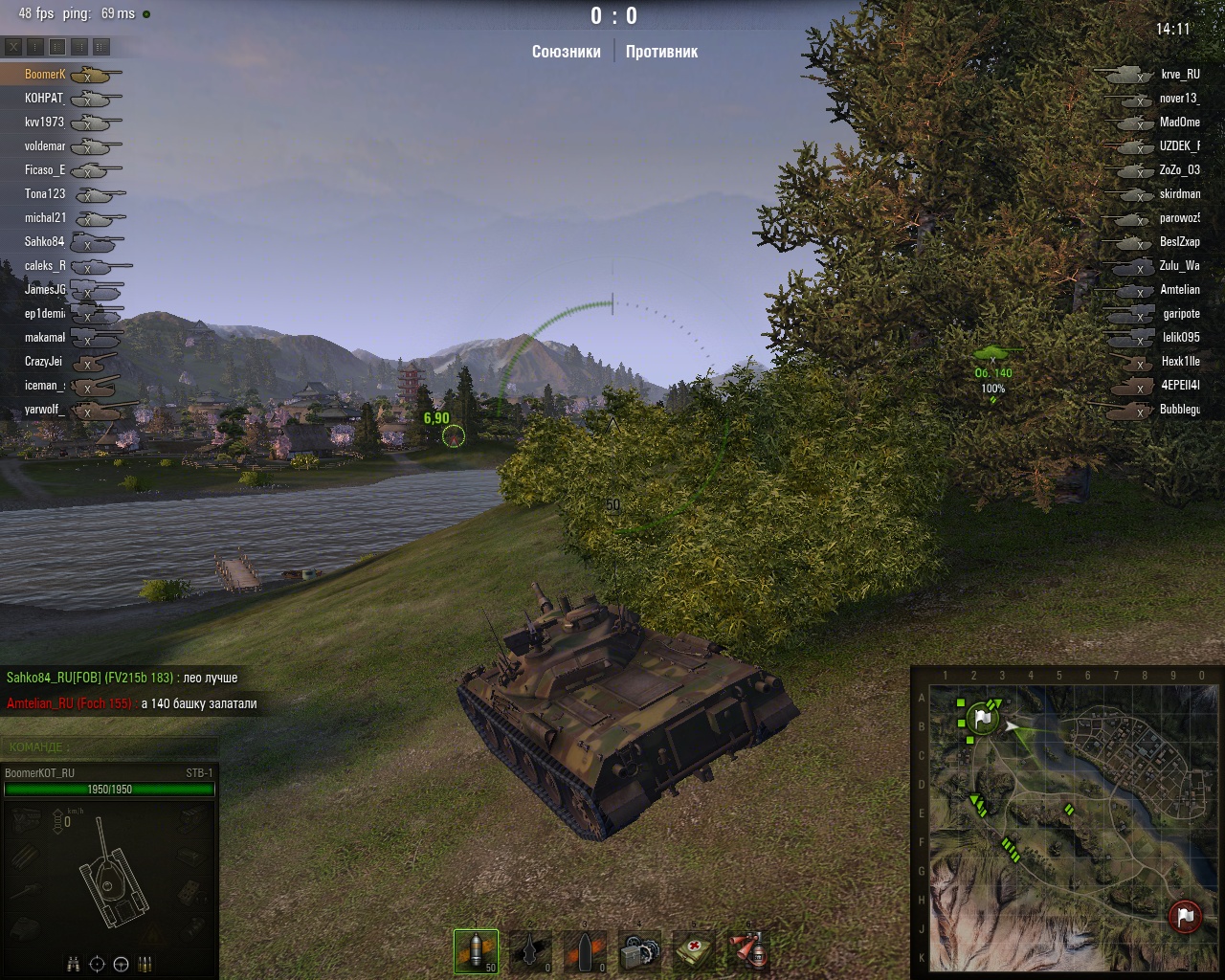Select the armor-piercing shell with 50 rounds

point(476,950)
